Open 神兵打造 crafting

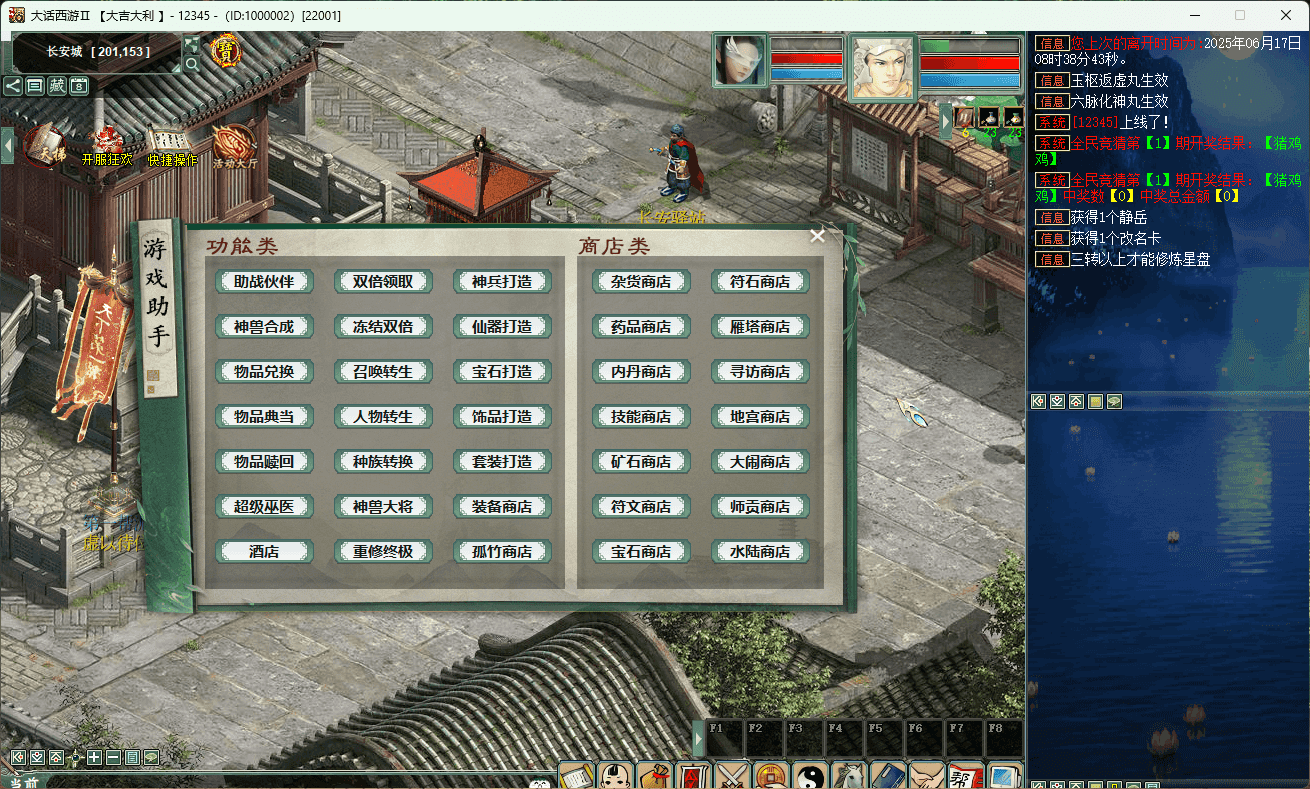[502, 282]
